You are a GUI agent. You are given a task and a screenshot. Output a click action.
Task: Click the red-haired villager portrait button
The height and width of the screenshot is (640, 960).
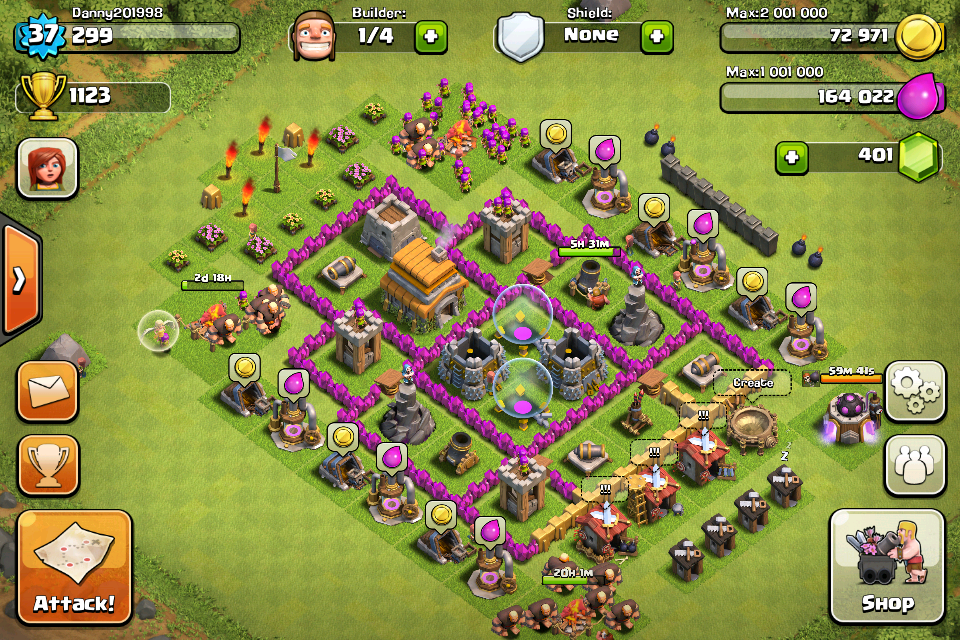tap(47, 168)
